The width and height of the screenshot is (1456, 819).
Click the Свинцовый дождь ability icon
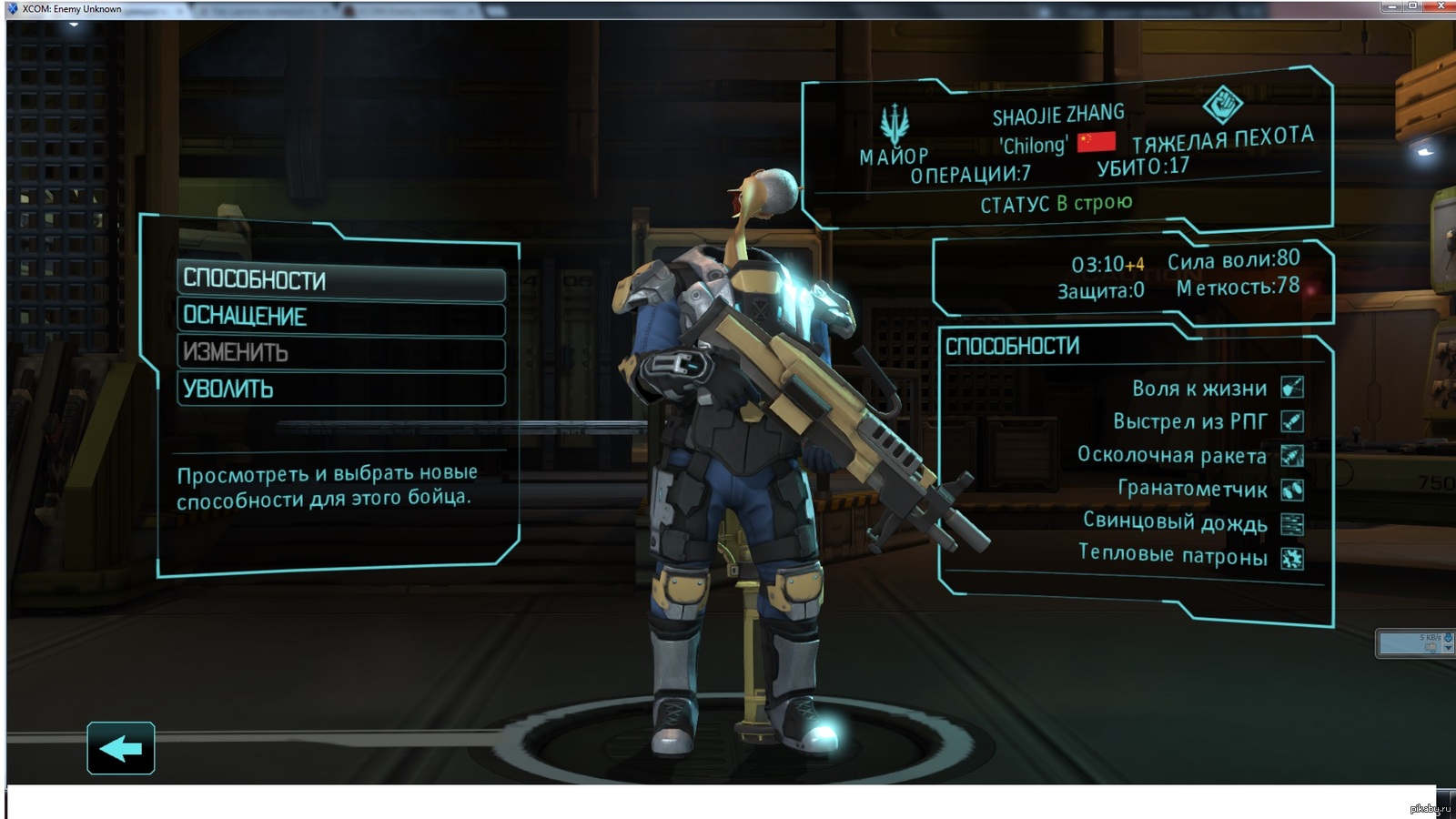pos(1292,523)
